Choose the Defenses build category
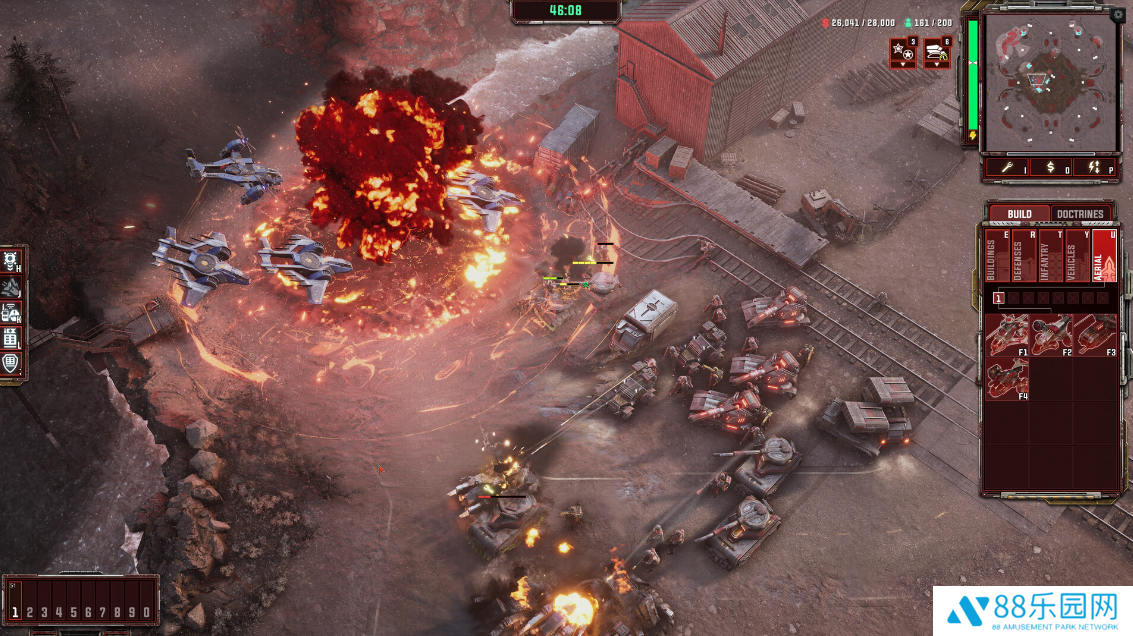 (1022, 257)
